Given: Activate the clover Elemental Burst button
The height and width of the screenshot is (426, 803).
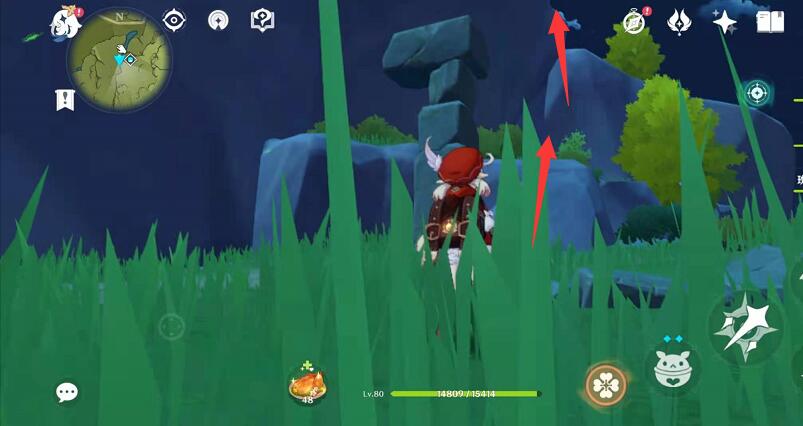Looking at the screenshot, I should point(605,385).
